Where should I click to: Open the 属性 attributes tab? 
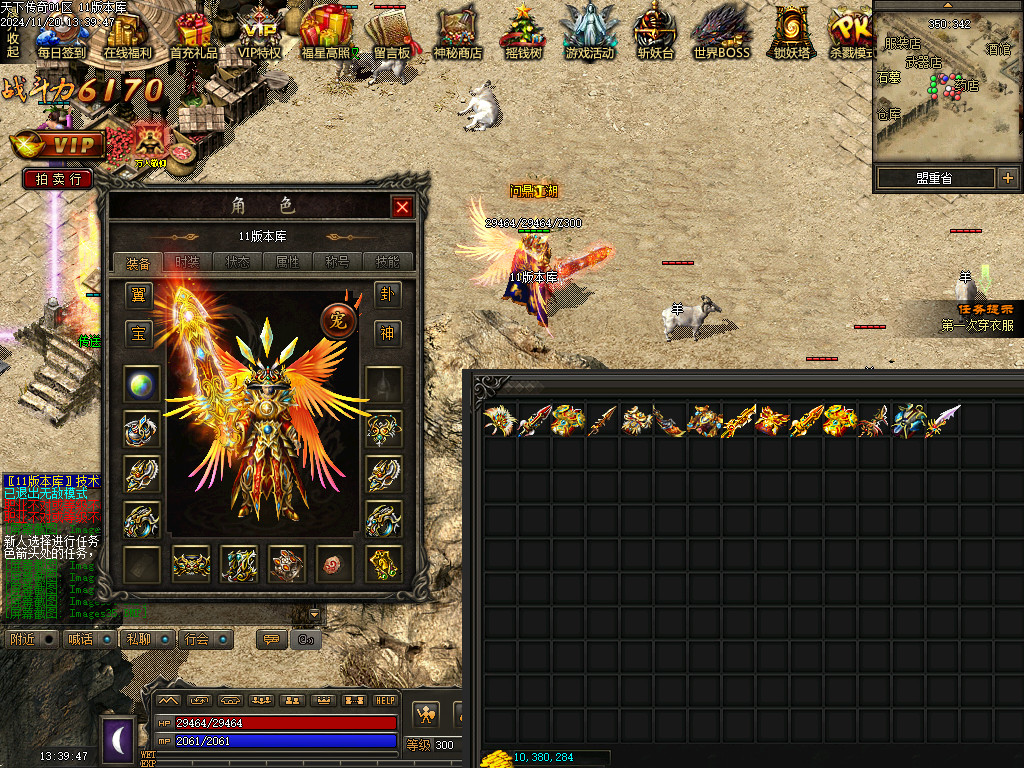coord(287,262)
